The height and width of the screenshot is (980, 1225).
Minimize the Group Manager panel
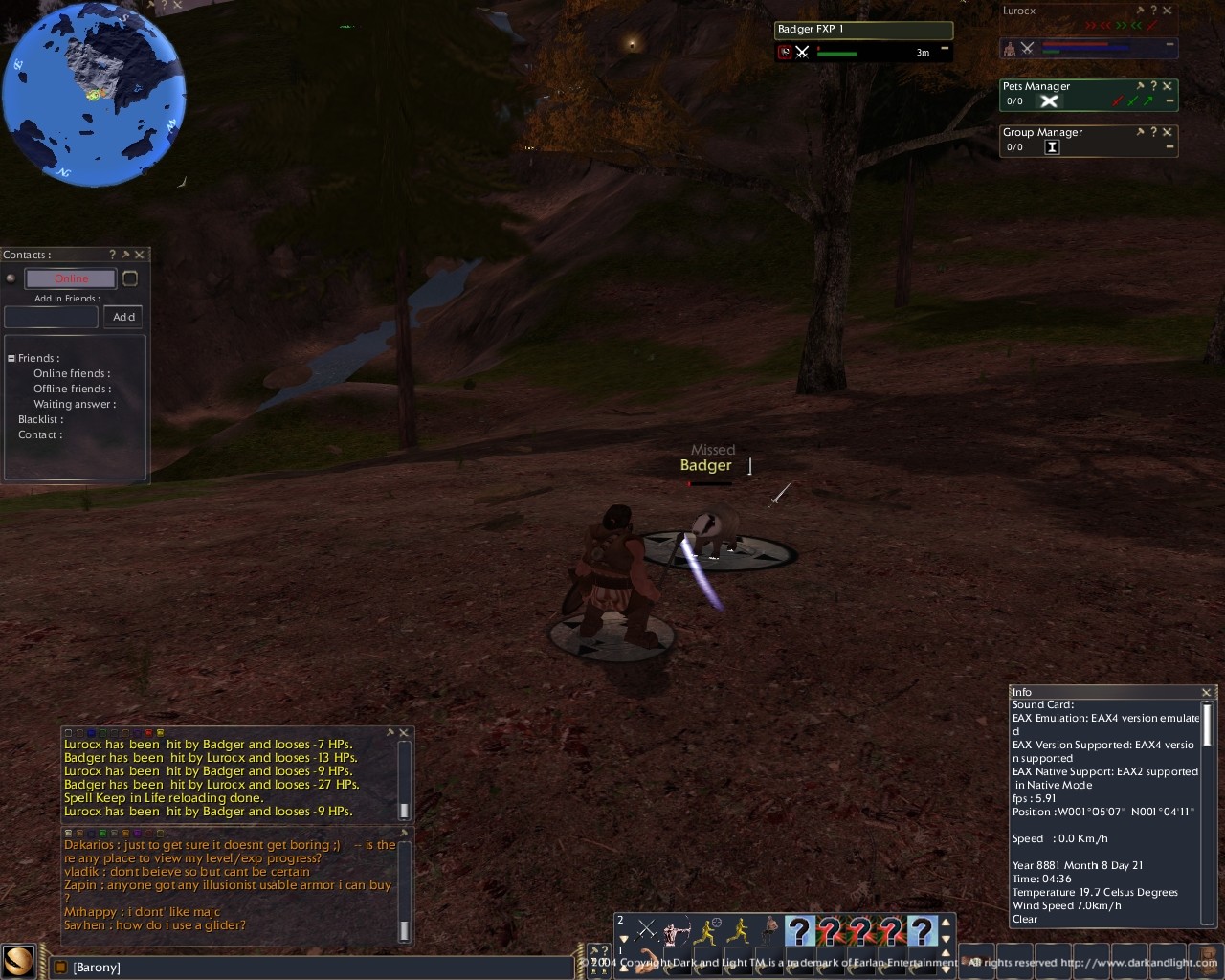1169,147
